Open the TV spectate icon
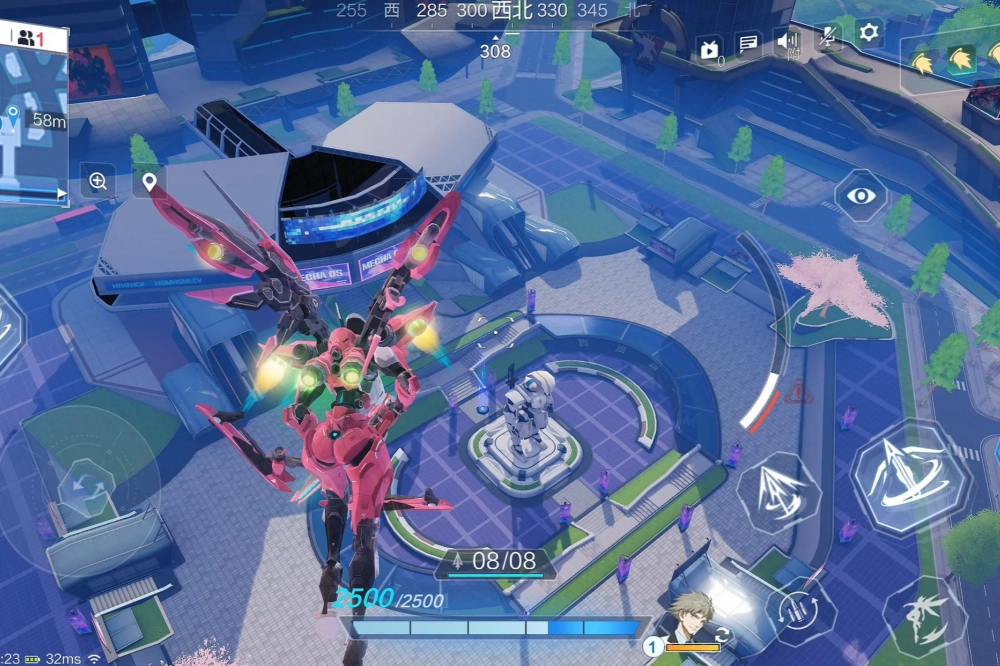 click(x=710, y=48)
